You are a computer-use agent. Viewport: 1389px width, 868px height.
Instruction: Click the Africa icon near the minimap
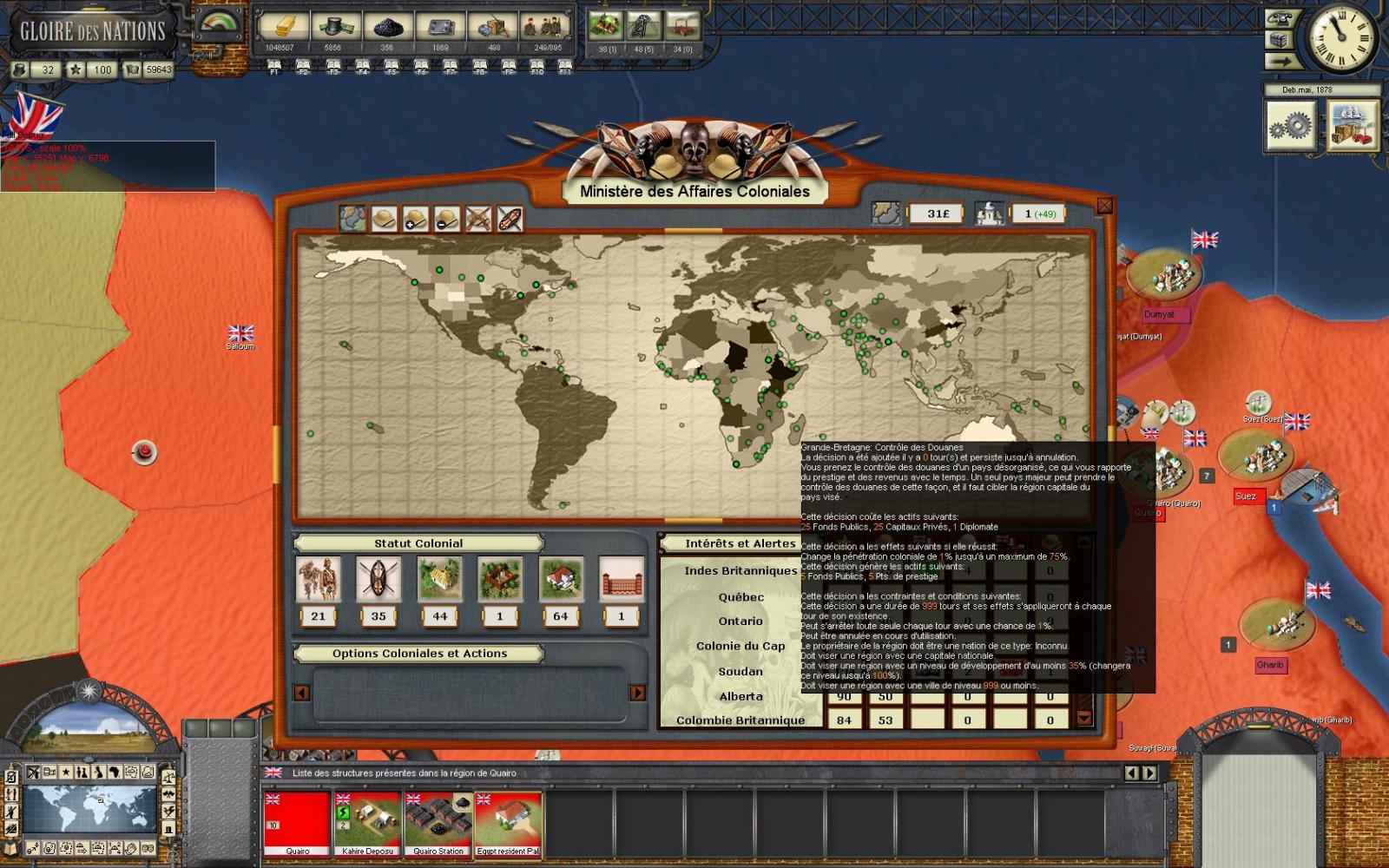(x=114, y=772)
